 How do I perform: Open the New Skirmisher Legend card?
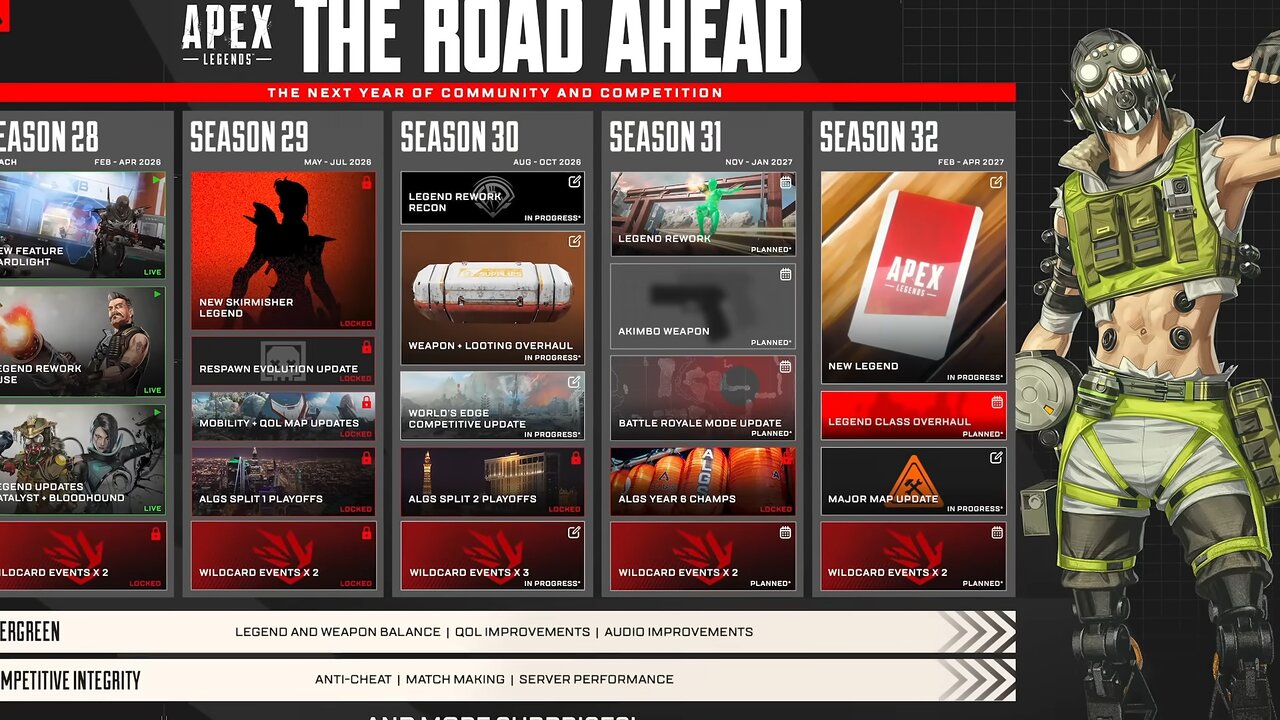(283, 250)
